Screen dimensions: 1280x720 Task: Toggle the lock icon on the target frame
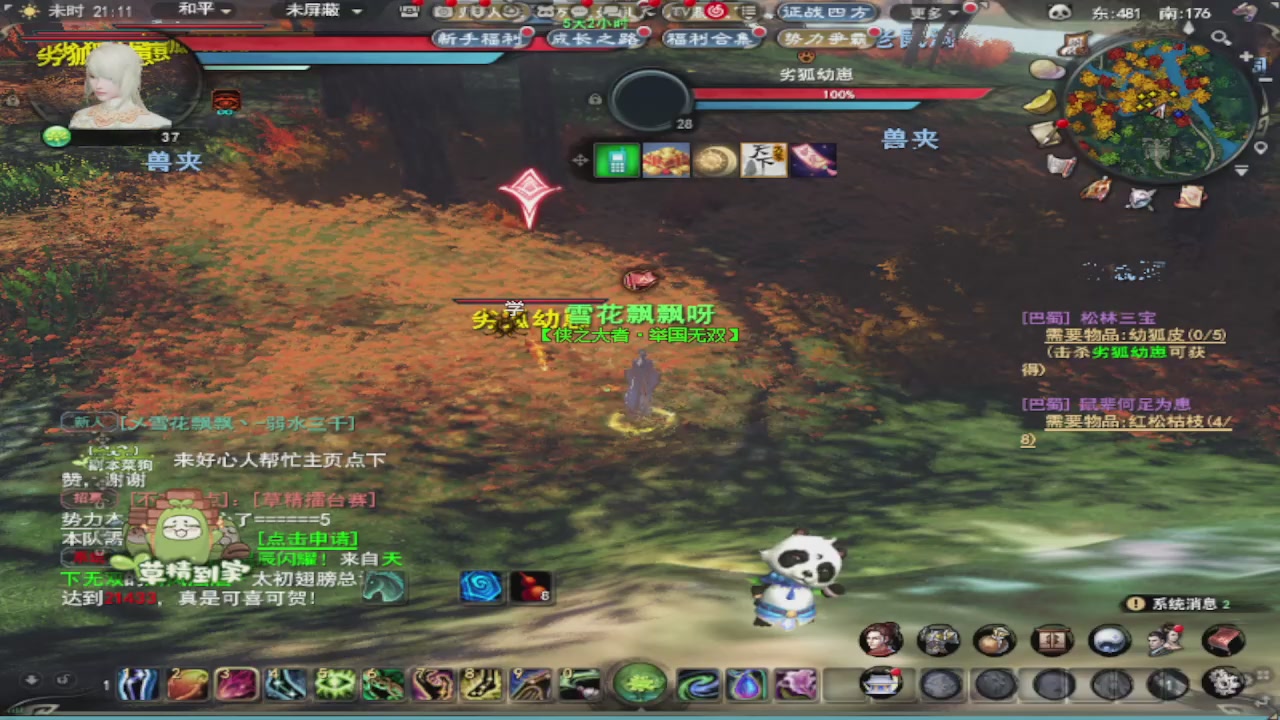pos(594,99)
